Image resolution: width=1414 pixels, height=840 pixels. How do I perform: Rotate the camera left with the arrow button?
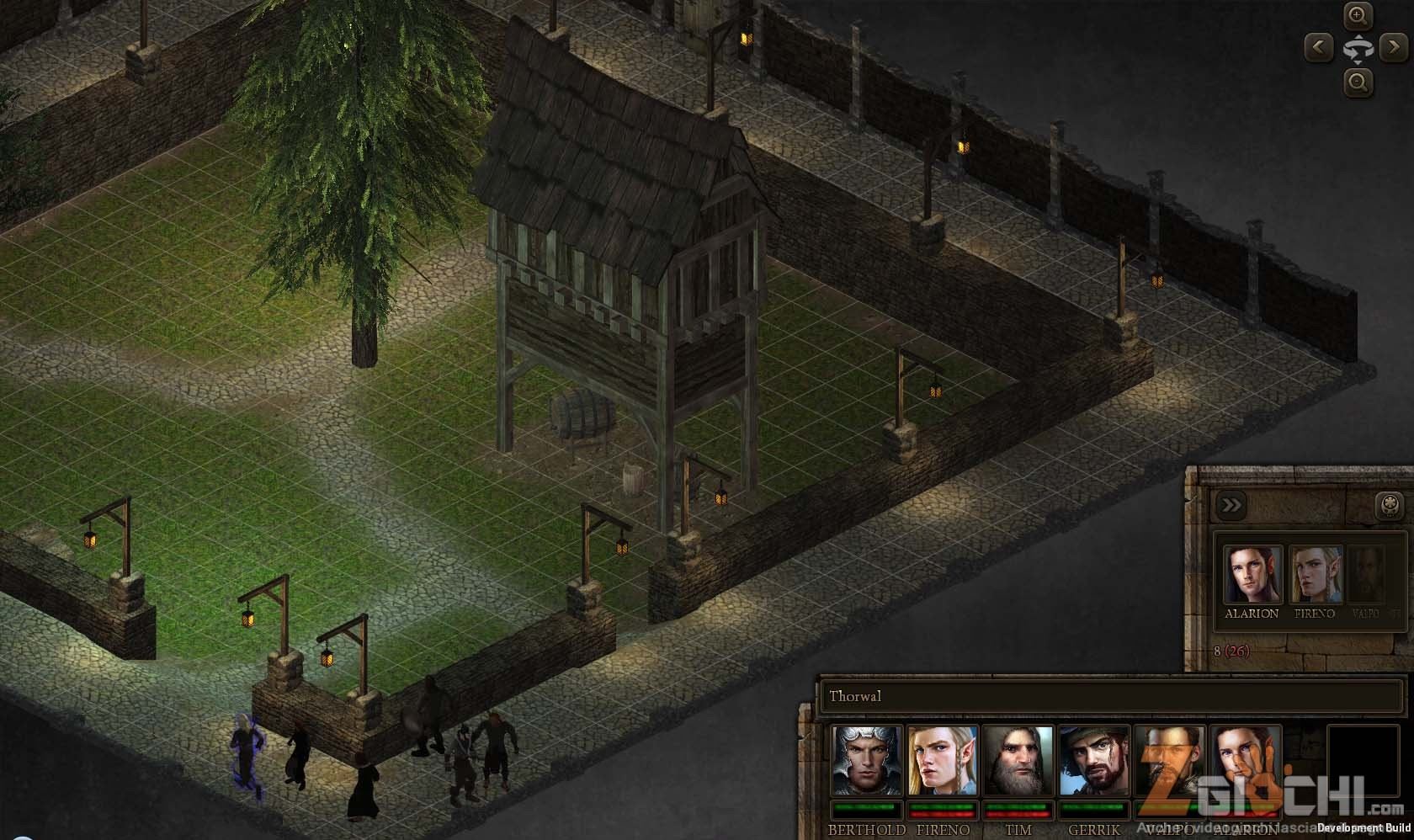[x=1318, y=48]
